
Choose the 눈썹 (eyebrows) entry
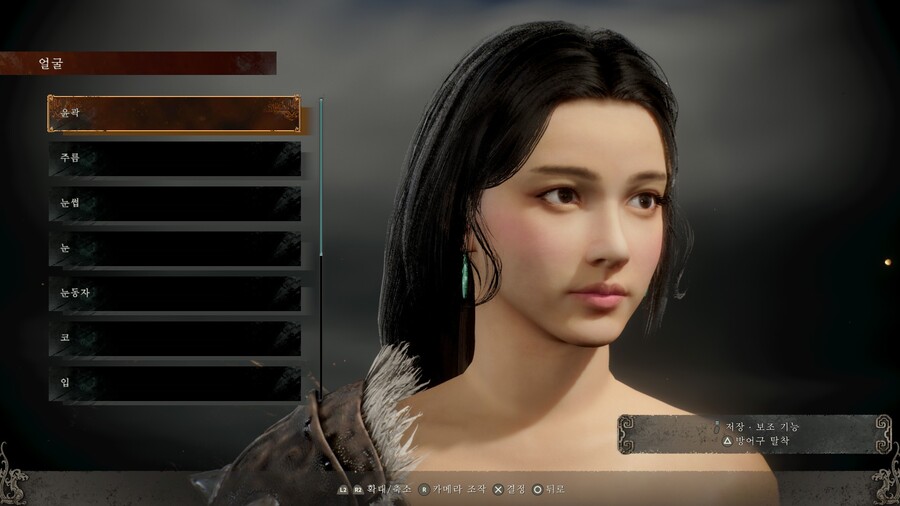pos(174,203)
